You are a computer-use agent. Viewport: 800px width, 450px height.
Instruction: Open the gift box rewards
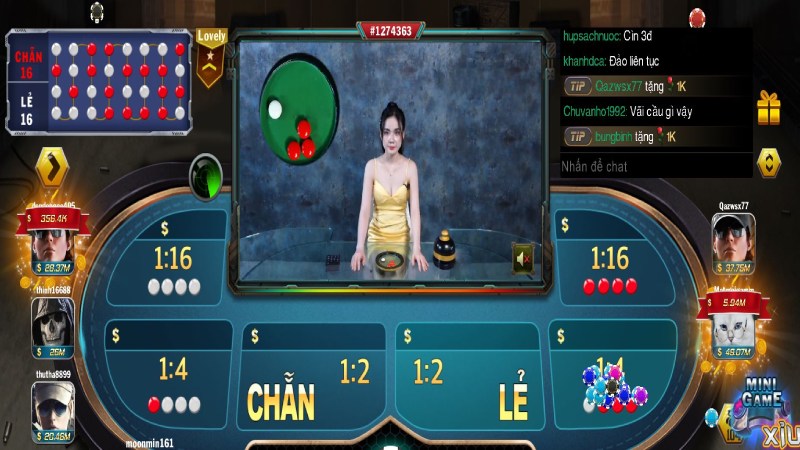coord(768,108)
